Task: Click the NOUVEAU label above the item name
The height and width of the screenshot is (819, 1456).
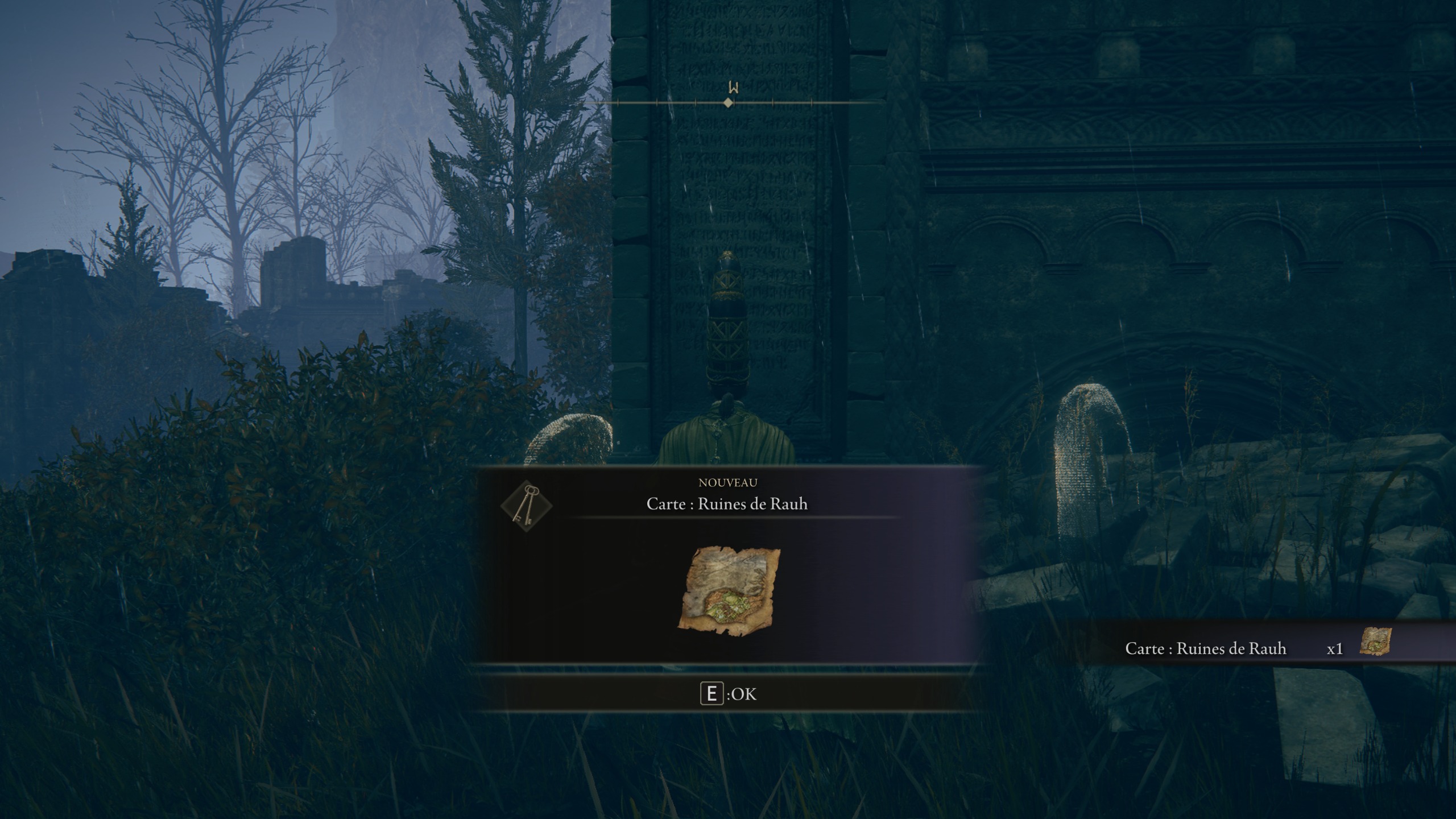Action: [x=729, y=482]
